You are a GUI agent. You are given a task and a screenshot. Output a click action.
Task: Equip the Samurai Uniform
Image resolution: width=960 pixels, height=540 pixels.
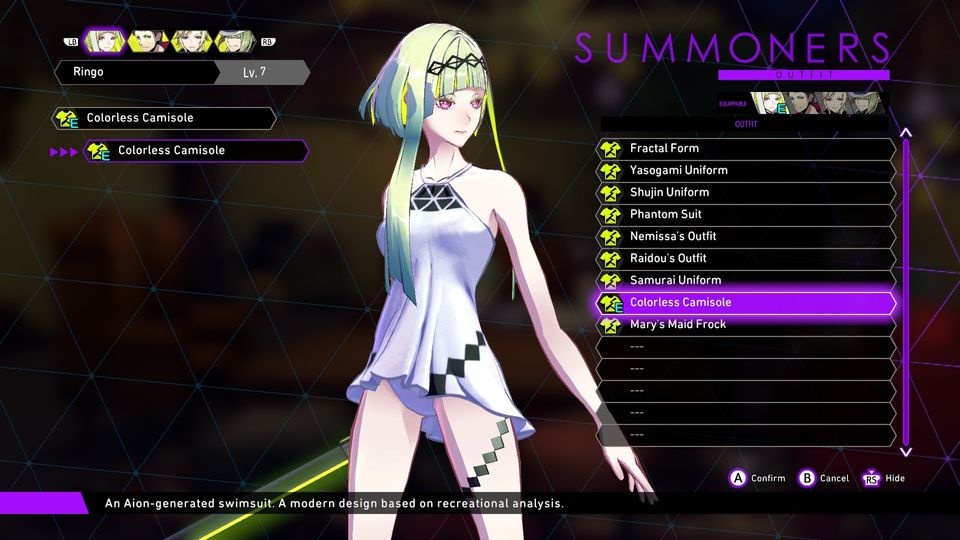pyautogui.click(x=746, y=280)
